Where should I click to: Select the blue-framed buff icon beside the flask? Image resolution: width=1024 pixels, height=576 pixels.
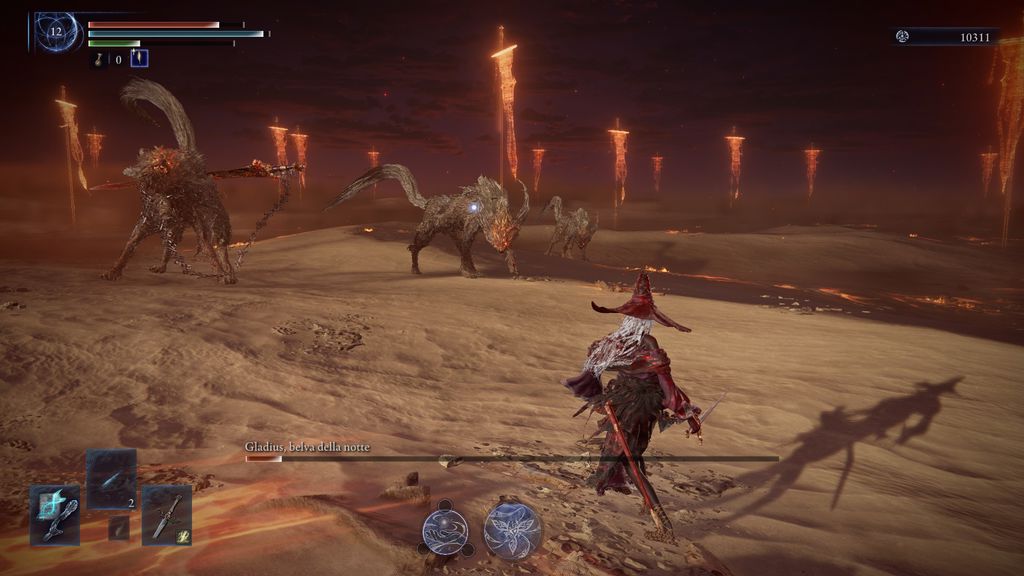tap(139, 59)
